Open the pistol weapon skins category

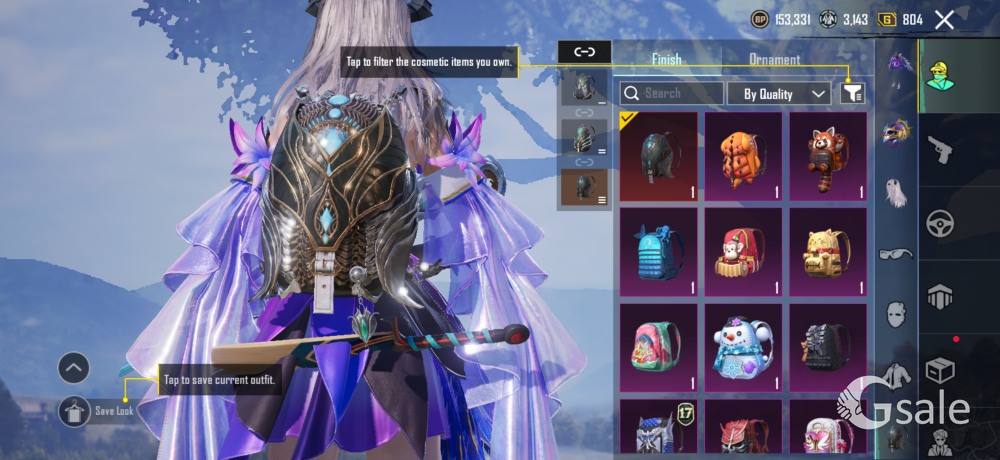coord(941,148)
